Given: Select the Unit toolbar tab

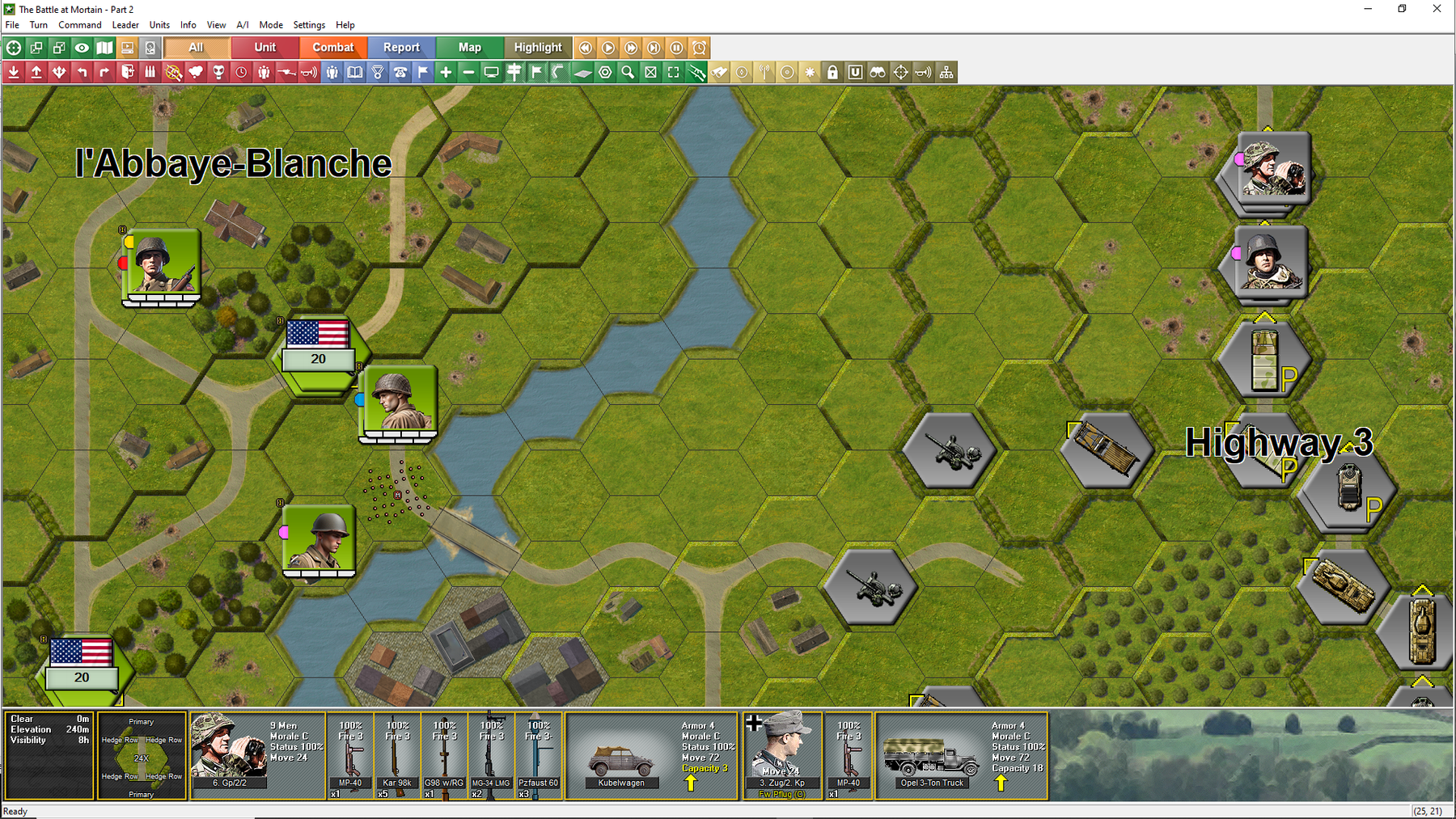Looking at the screenshot, I should point(265,48).
